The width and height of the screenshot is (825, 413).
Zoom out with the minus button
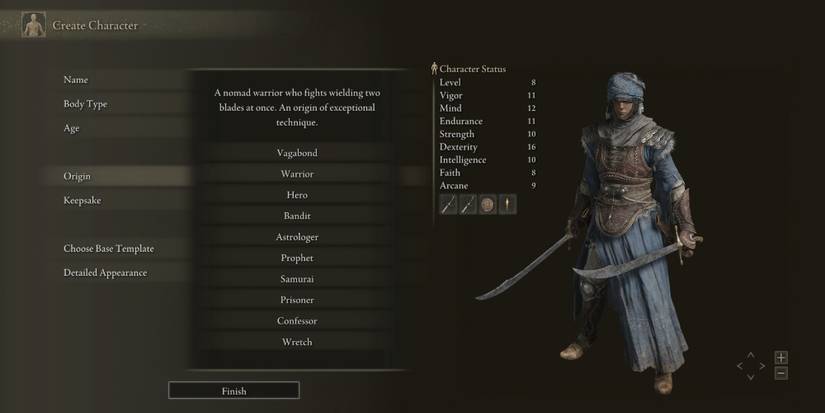pos(781,373)
